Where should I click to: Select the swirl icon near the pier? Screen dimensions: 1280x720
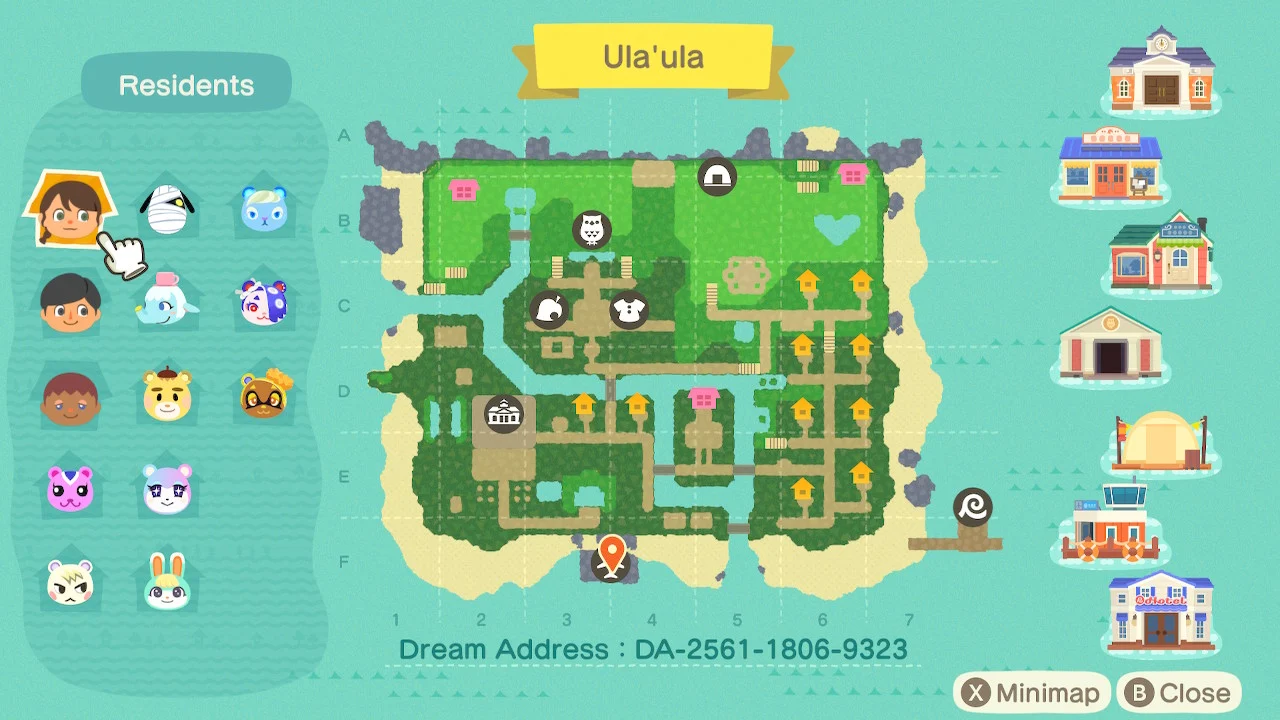click(974, 505)
